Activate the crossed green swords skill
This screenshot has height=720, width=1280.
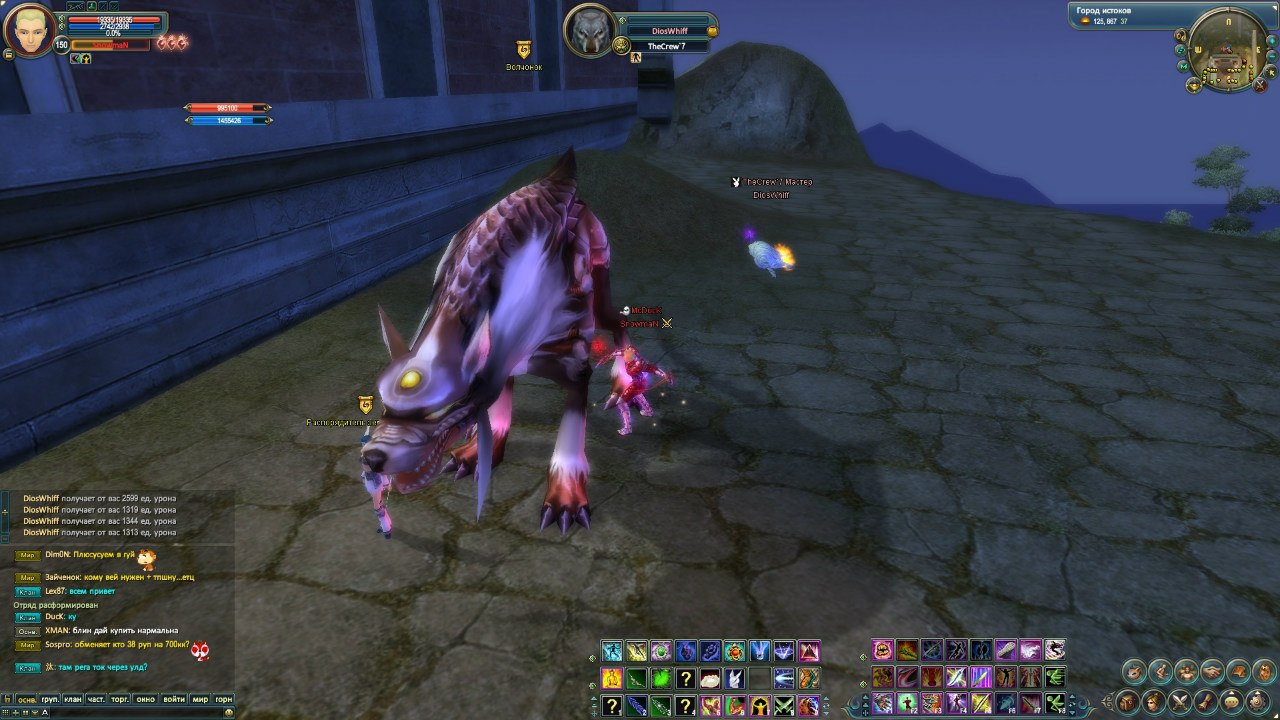pyautogui.click(x=784, y=706)
